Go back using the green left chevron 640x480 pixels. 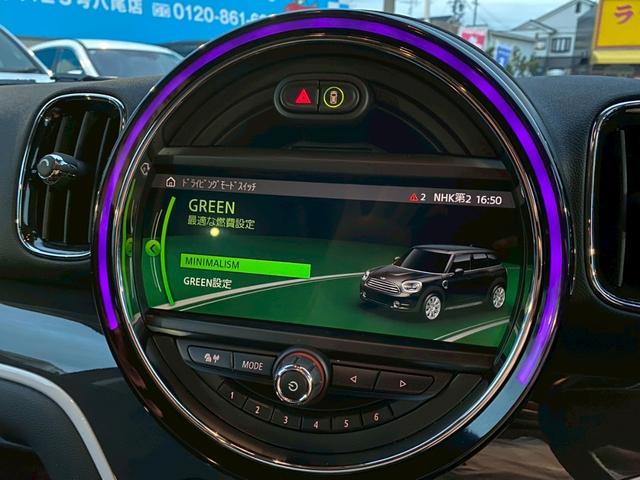coord(153,248)
